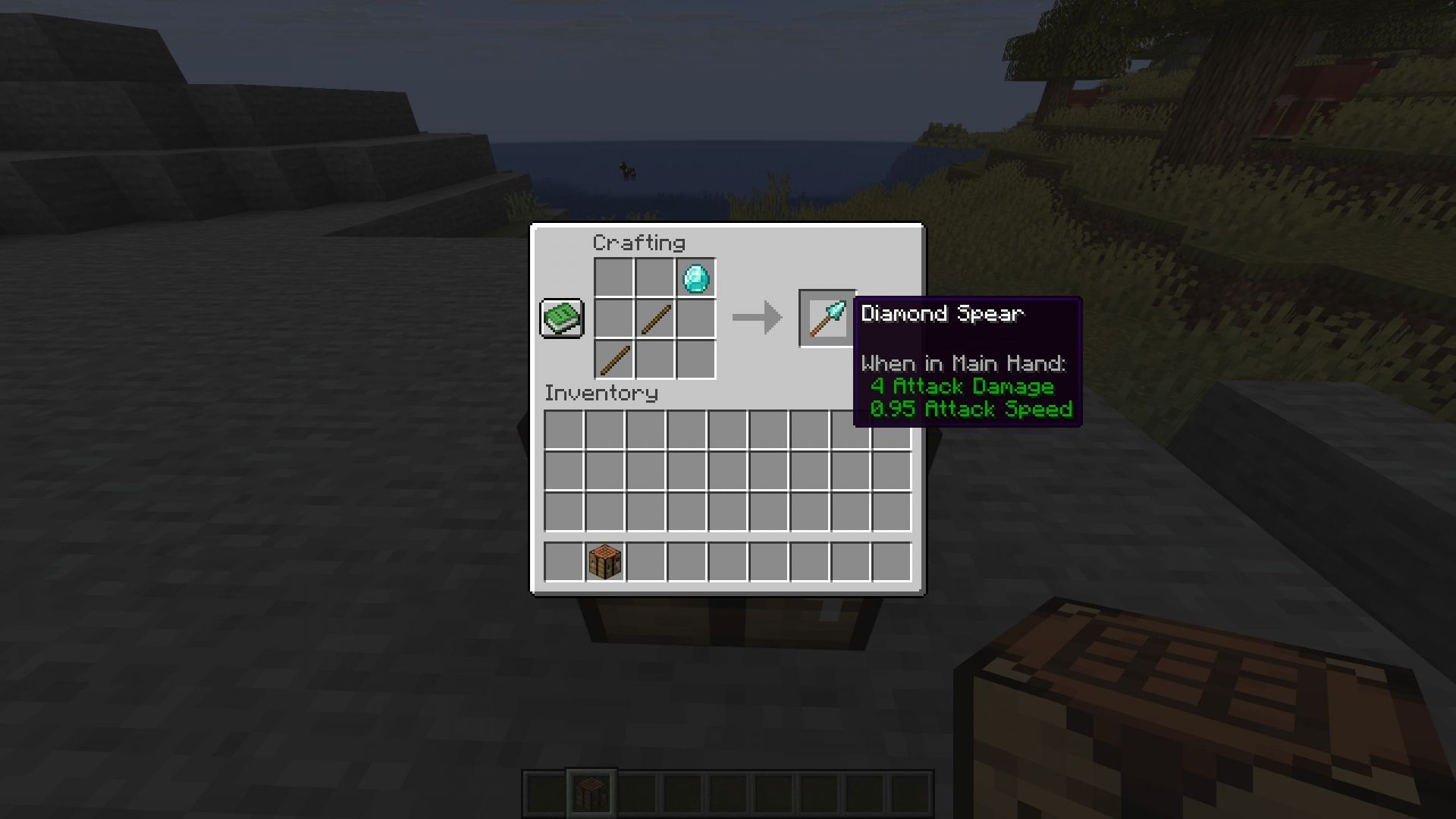Click the Diamond Spear tooltip title
1456x819 pixels.
[943, 313]
